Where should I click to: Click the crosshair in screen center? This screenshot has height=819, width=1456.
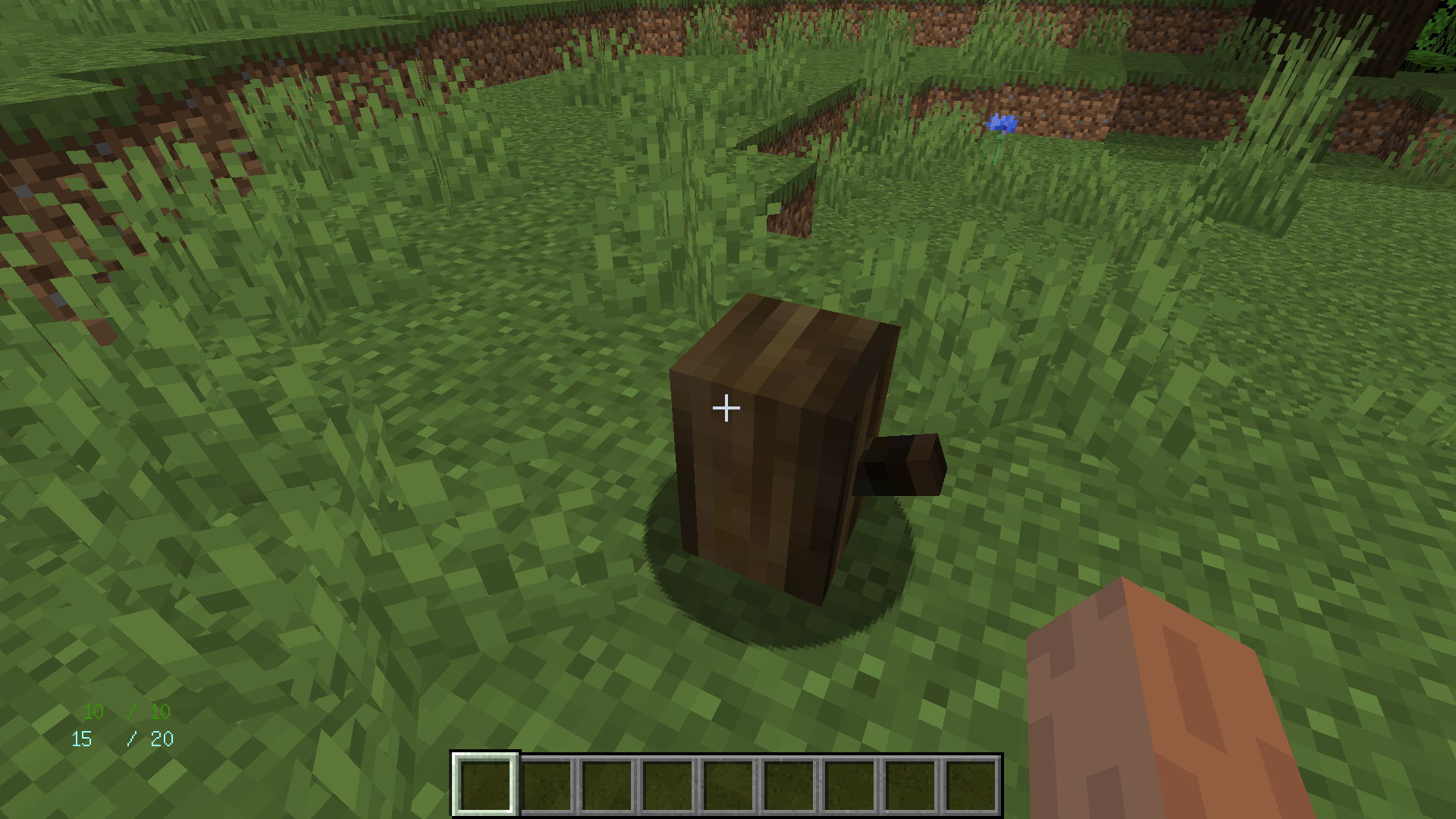tap(726, 408)
